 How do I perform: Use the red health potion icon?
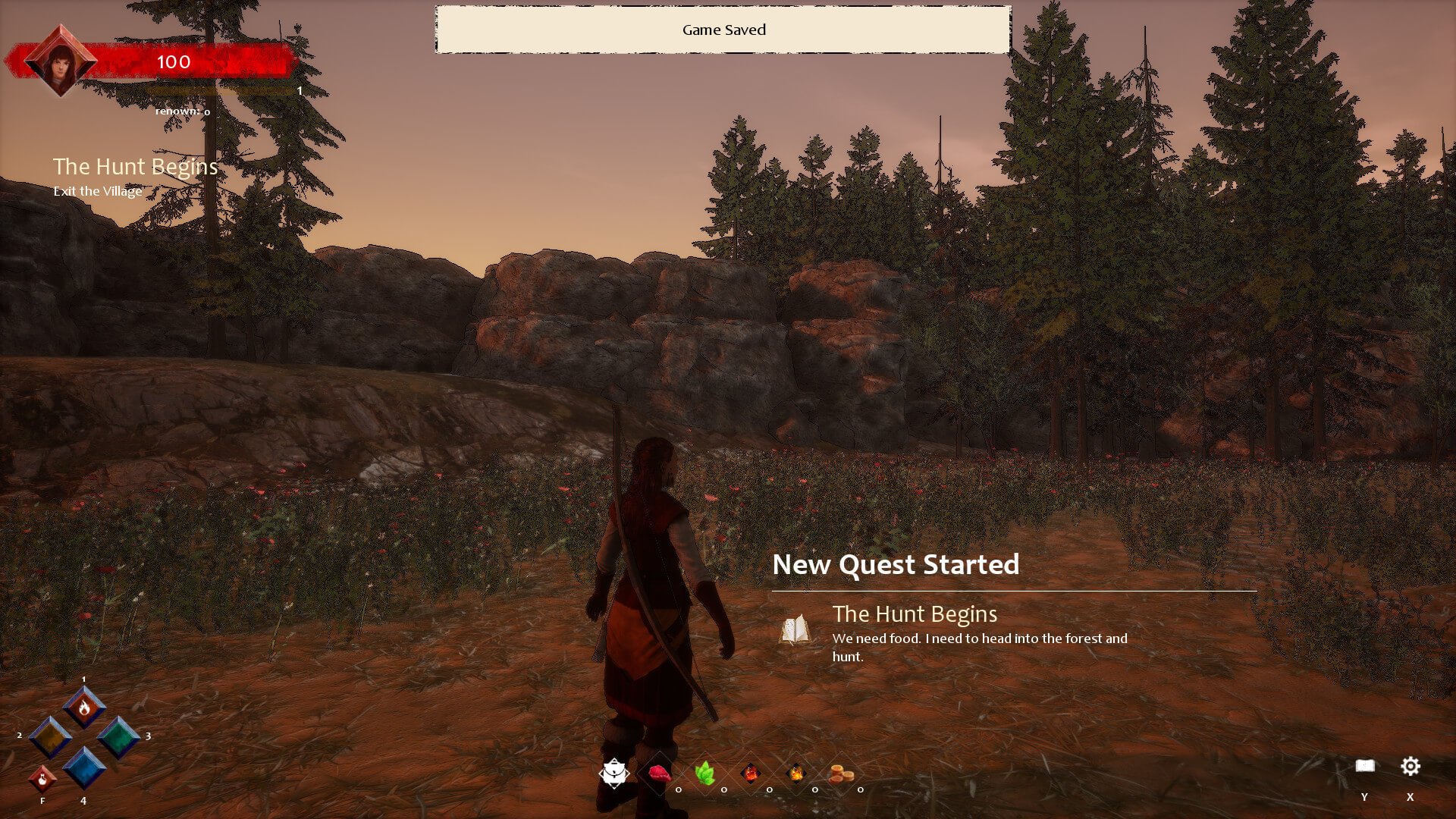pos(42,779)
